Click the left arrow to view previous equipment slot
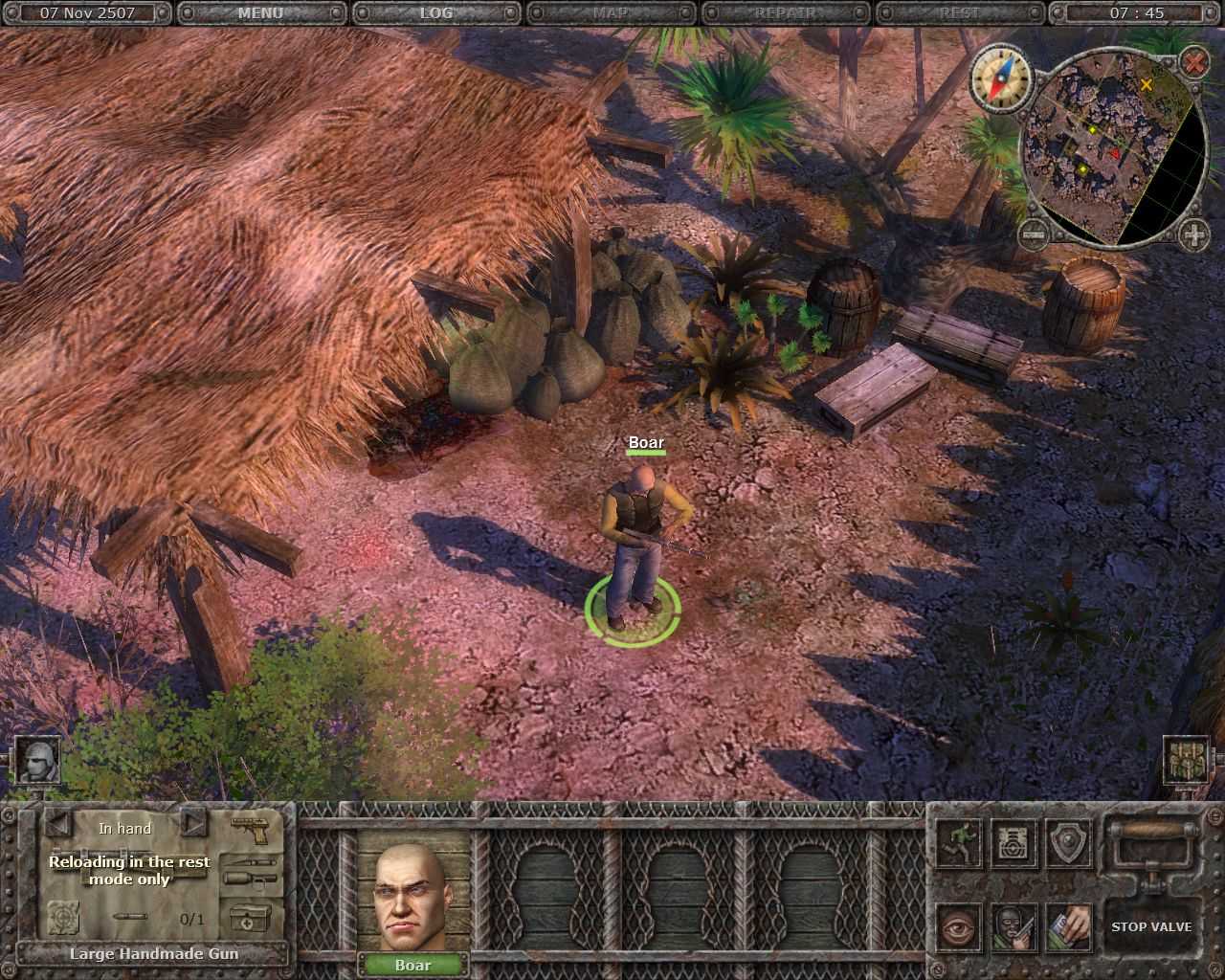The image size is (1225, 980). click(x=60, y=825)
